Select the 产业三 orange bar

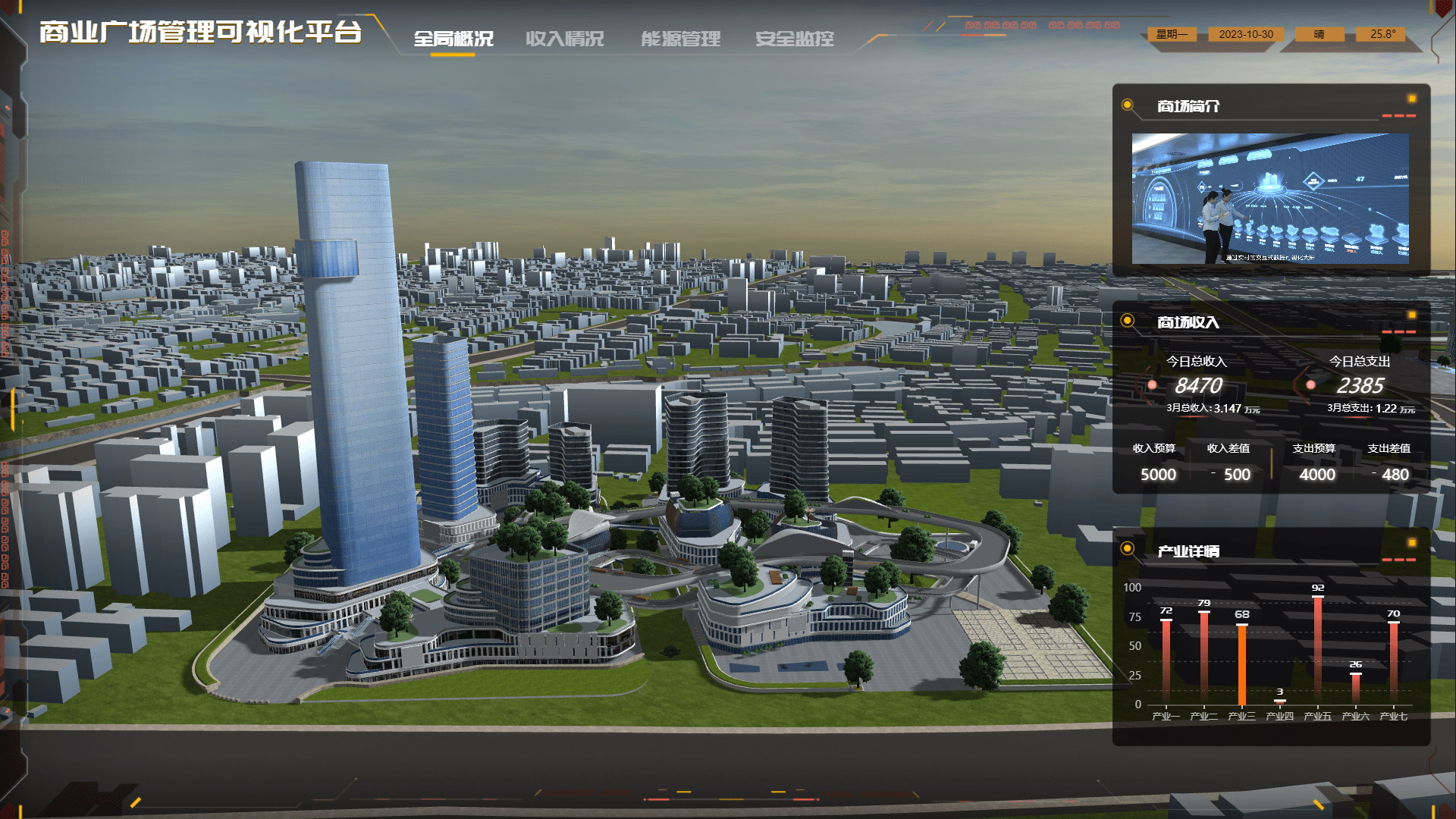[x=1242, y=664]
